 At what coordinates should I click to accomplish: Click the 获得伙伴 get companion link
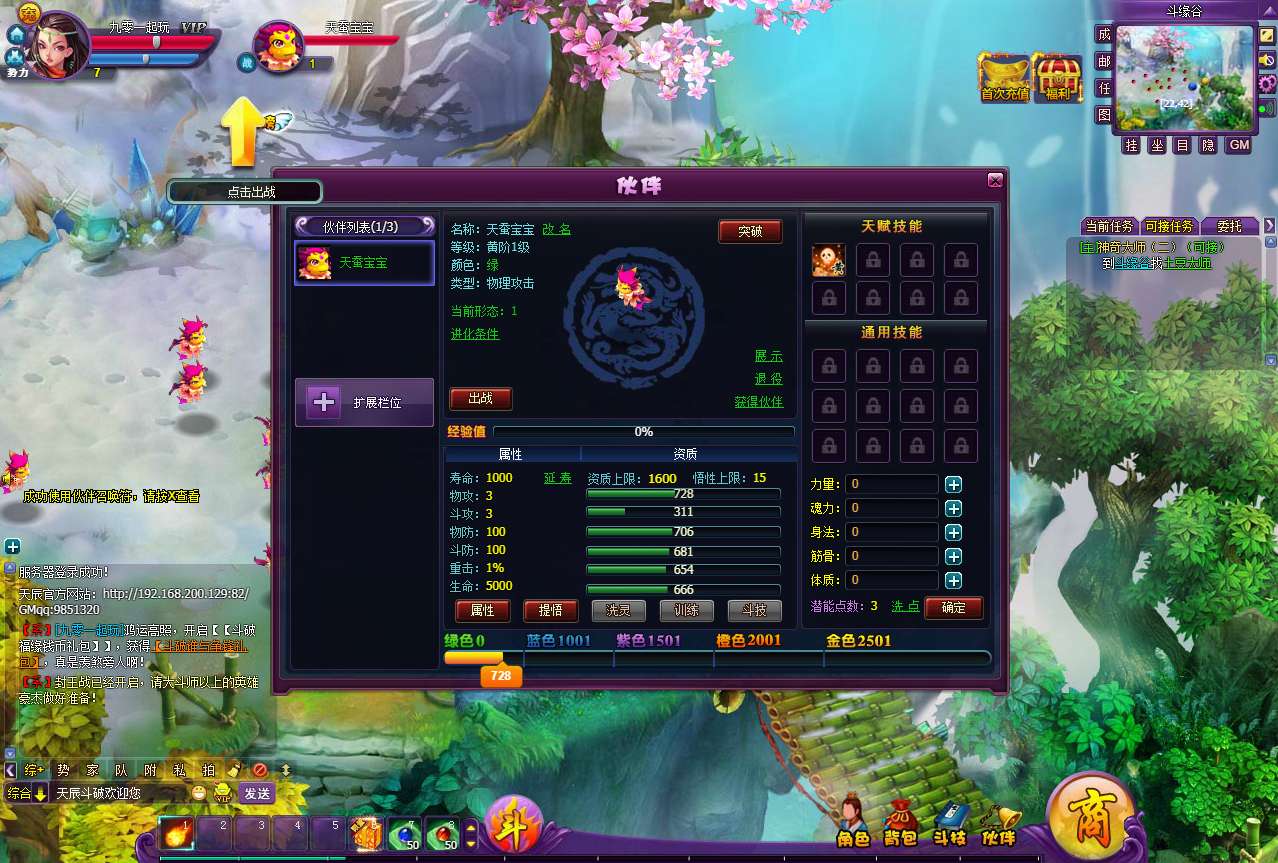758,402
